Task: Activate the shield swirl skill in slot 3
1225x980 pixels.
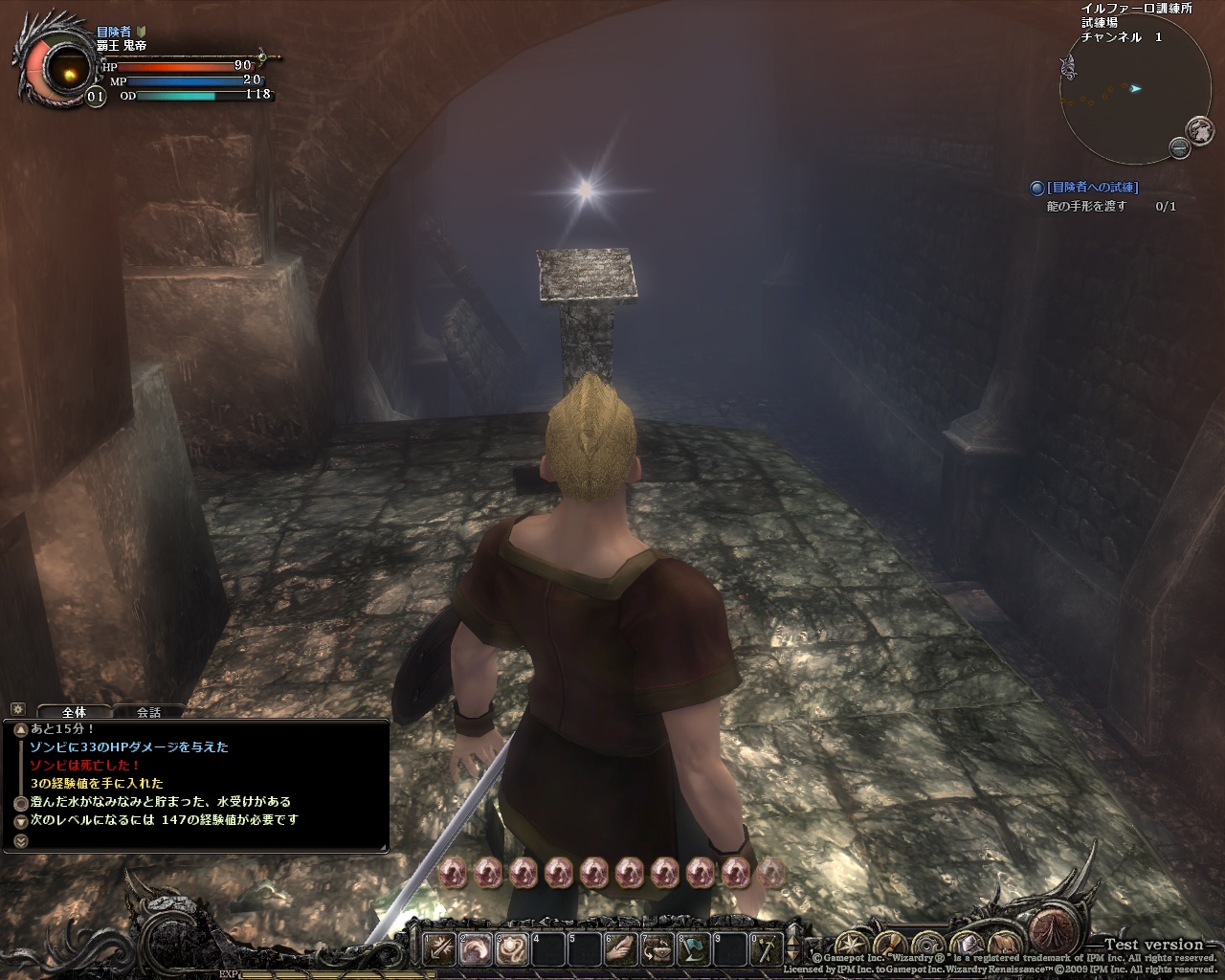Action: [x=513, y=949]
